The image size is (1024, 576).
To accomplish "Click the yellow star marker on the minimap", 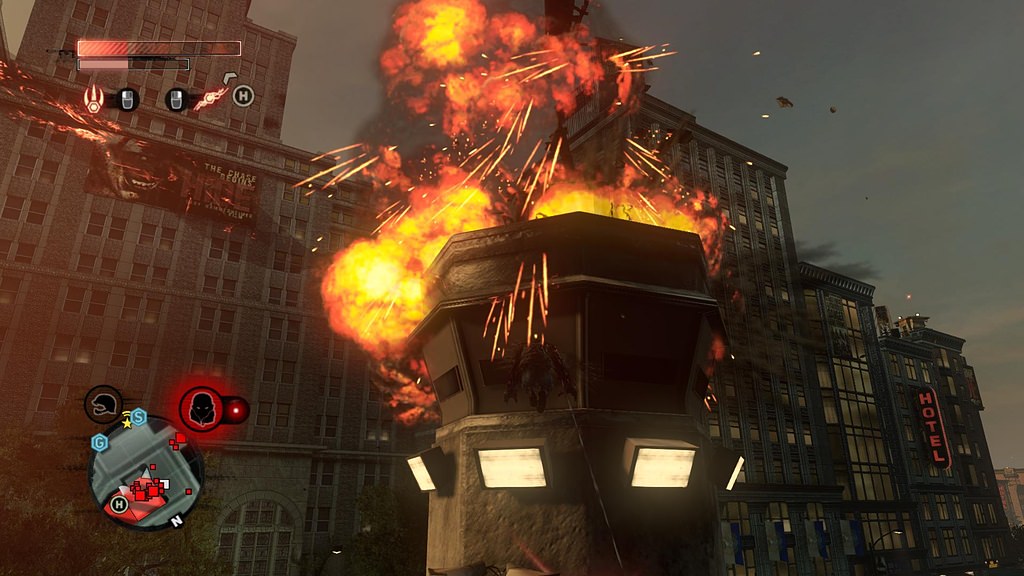I will point(127,424).
